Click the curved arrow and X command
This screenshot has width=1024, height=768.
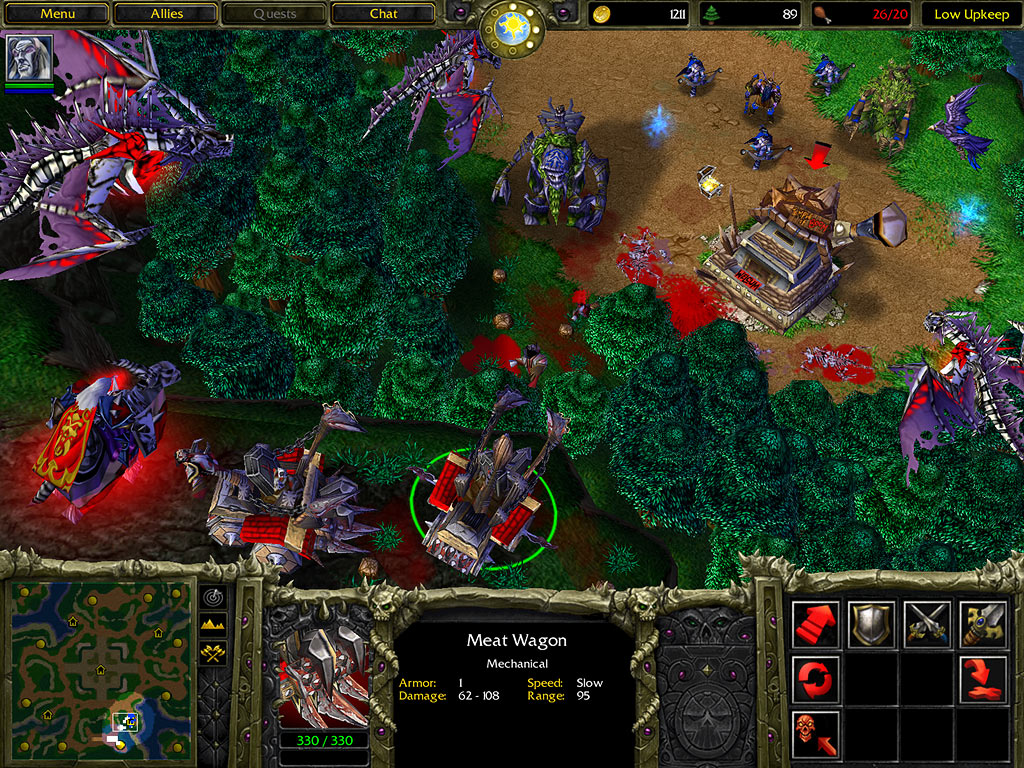(983, 679)
